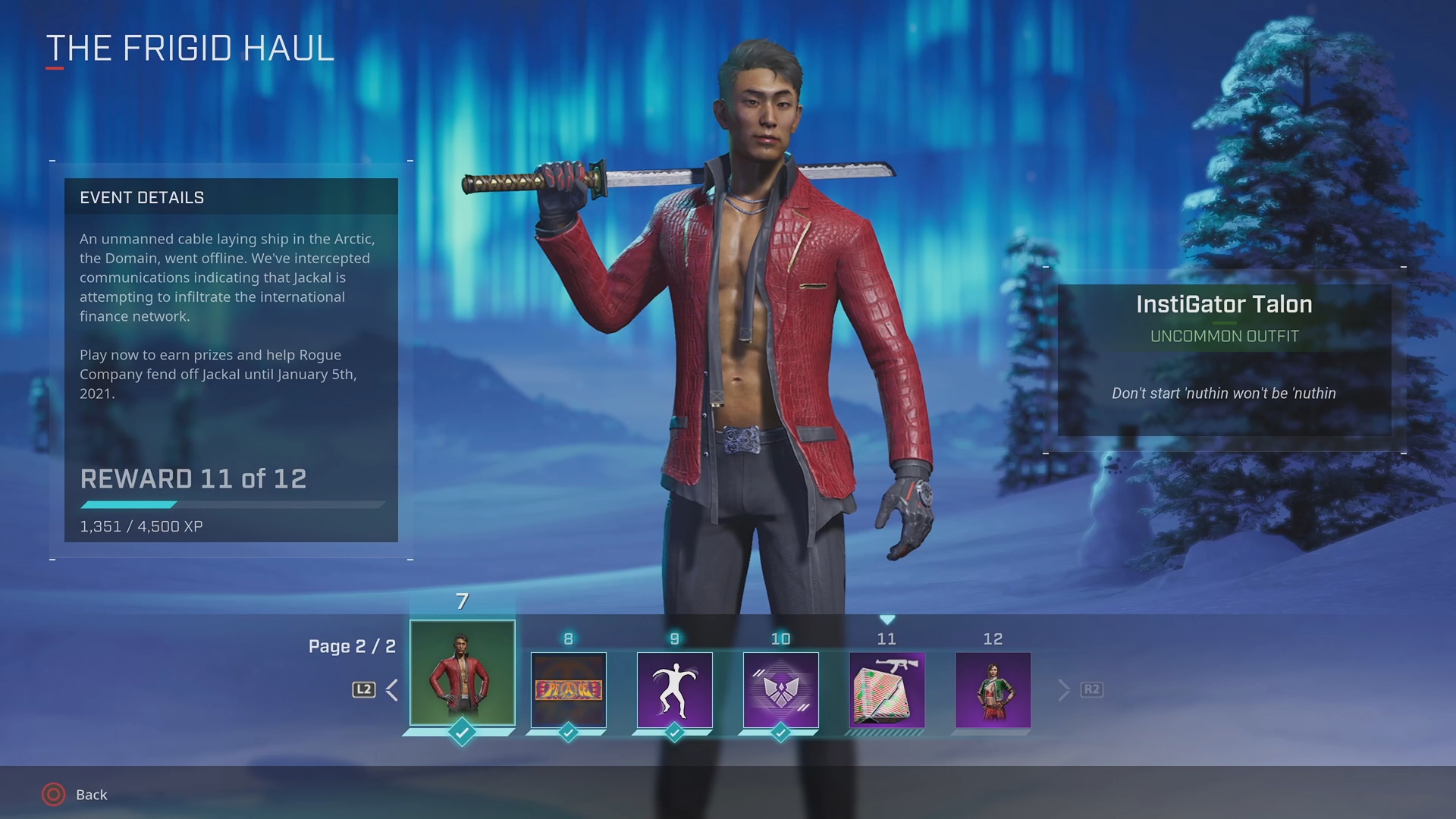Pick reward 10 winged emblem tile
This screenshot has width=1456, height=819.
(780, 689)
